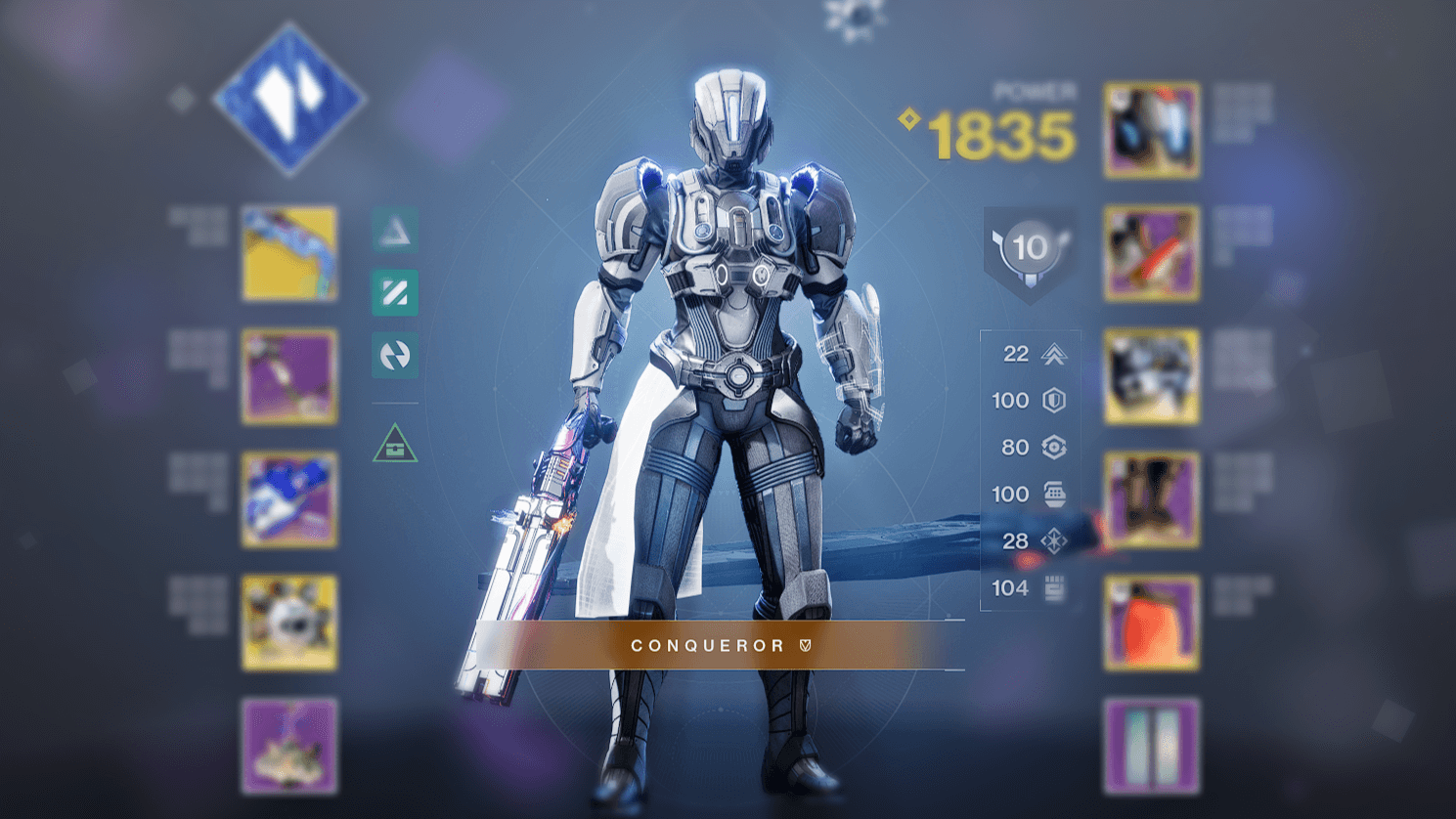Open the green triangle lockbox engram indicator
The width and height of the screenshot is (1456, 819).
394,447
